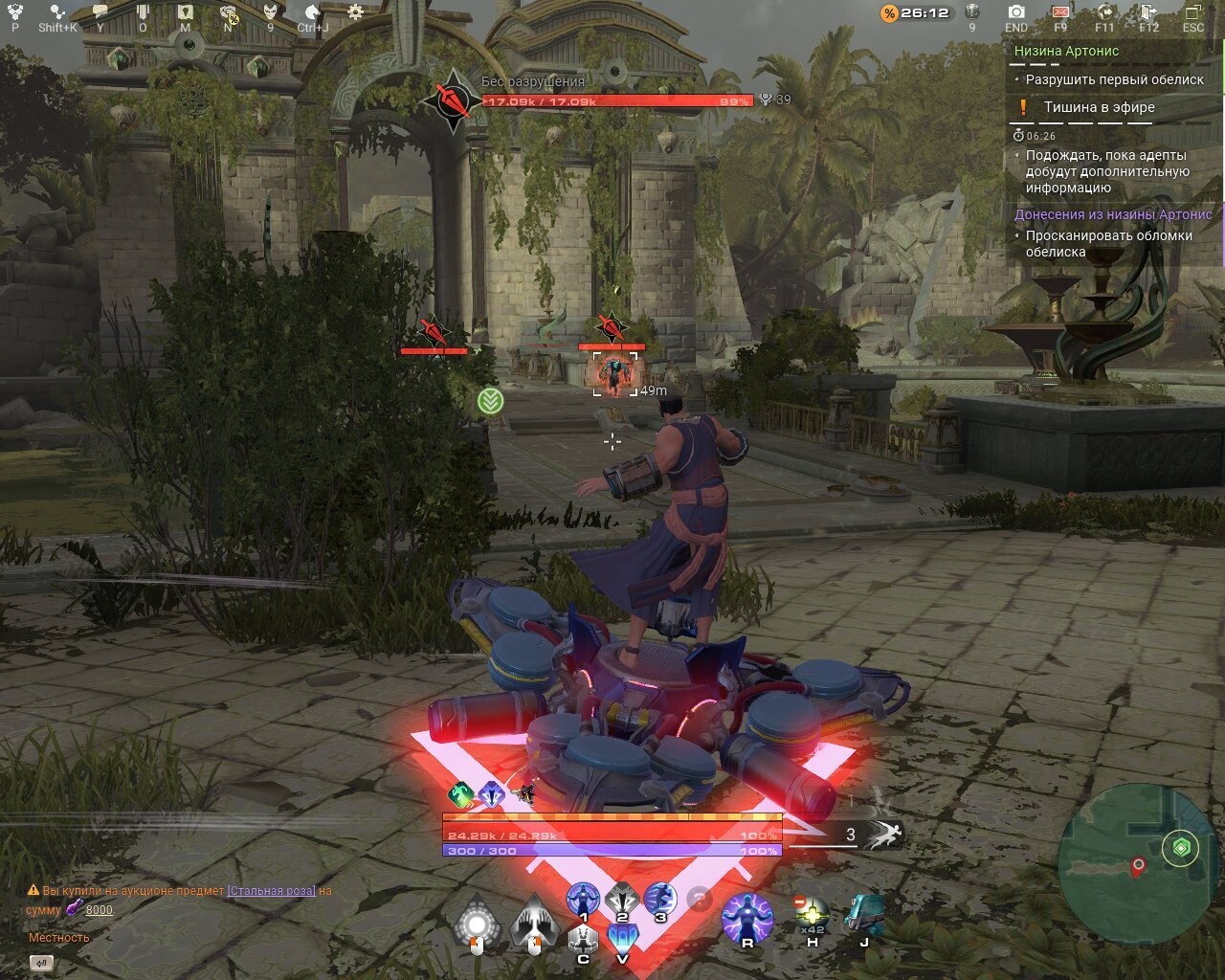The width and height of the screenshot is (1225, 980).
Task: Open the settings gear icon
Action: pyautogui.click(x=355, y=12)
